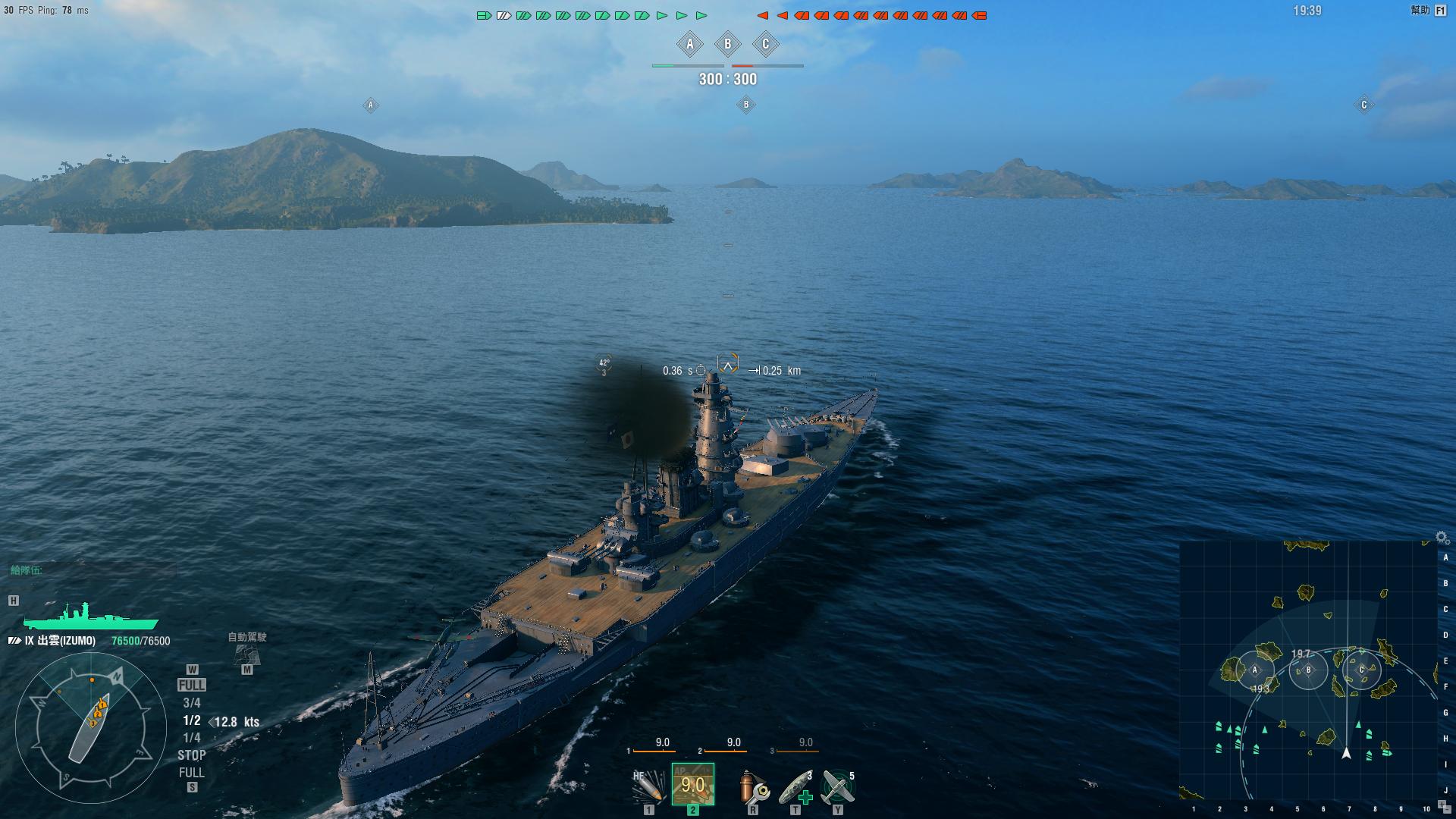Open the autopilot map icon
This screenshot has width=1456, height=819.
click(247, 654)
